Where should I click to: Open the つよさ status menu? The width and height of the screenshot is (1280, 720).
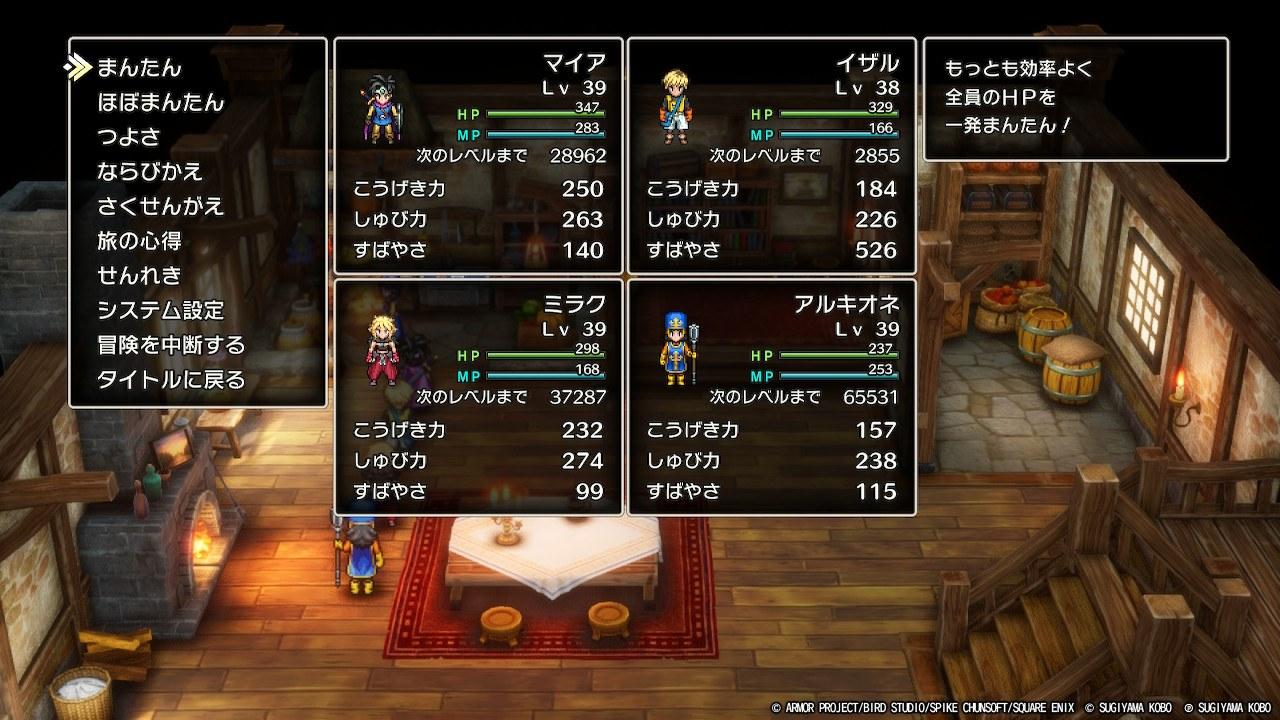(x=128, y=137)
